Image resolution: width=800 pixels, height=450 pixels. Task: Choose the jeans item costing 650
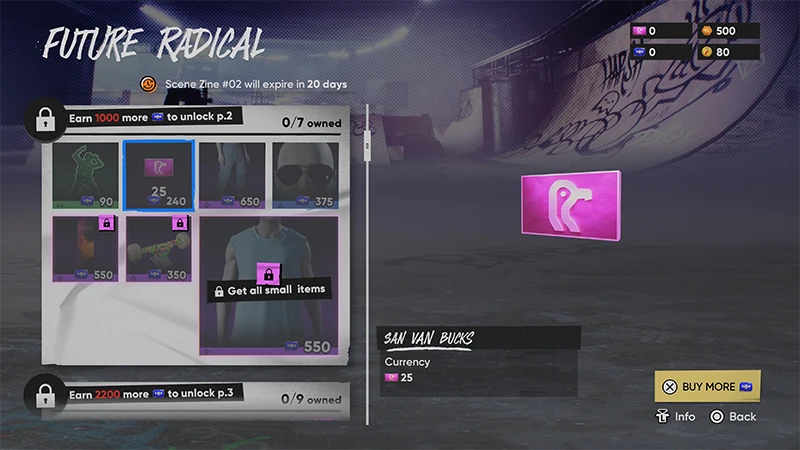(232, 174)
